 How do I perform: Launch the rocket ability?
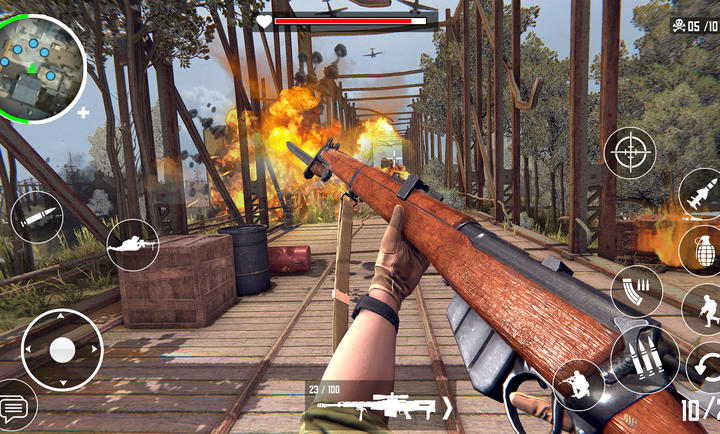coord(701,193)
